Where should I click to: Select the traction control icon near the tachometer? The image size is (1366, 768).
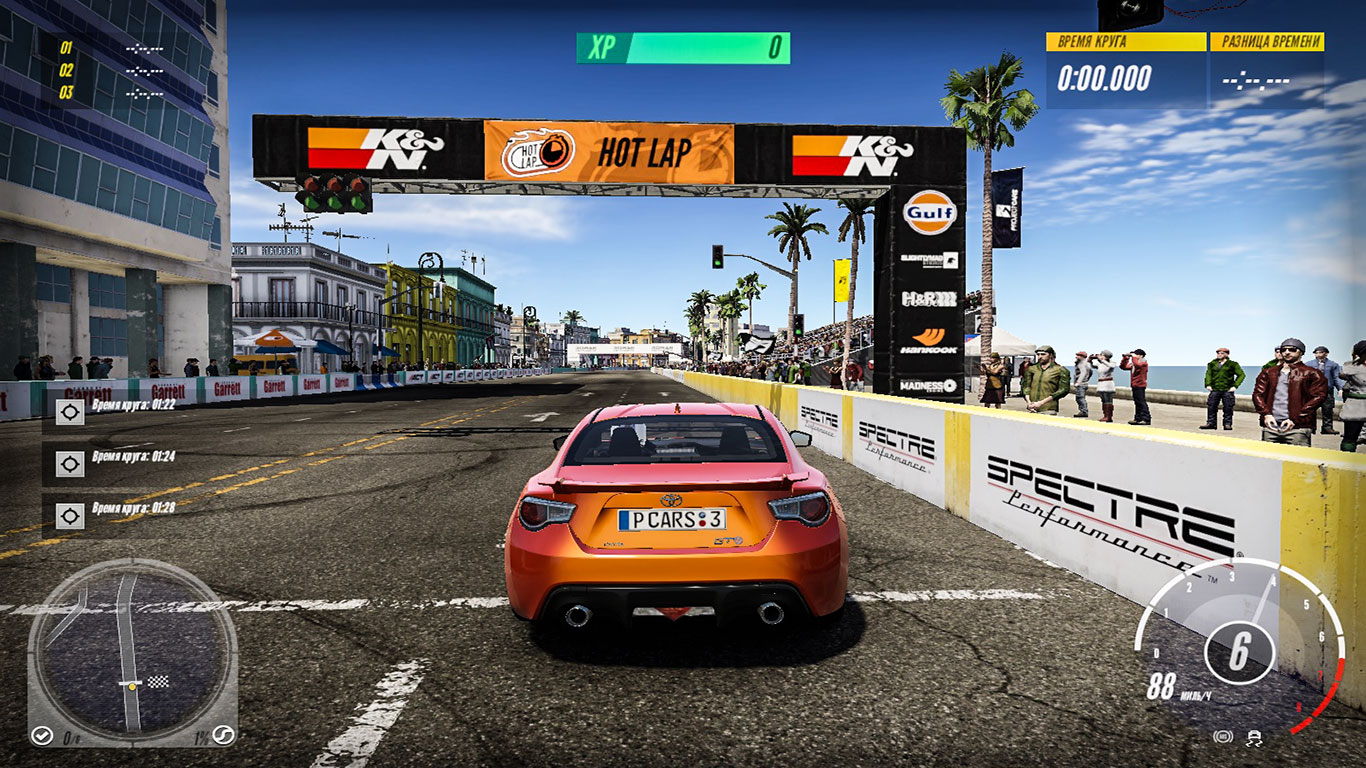(1254, 738)
